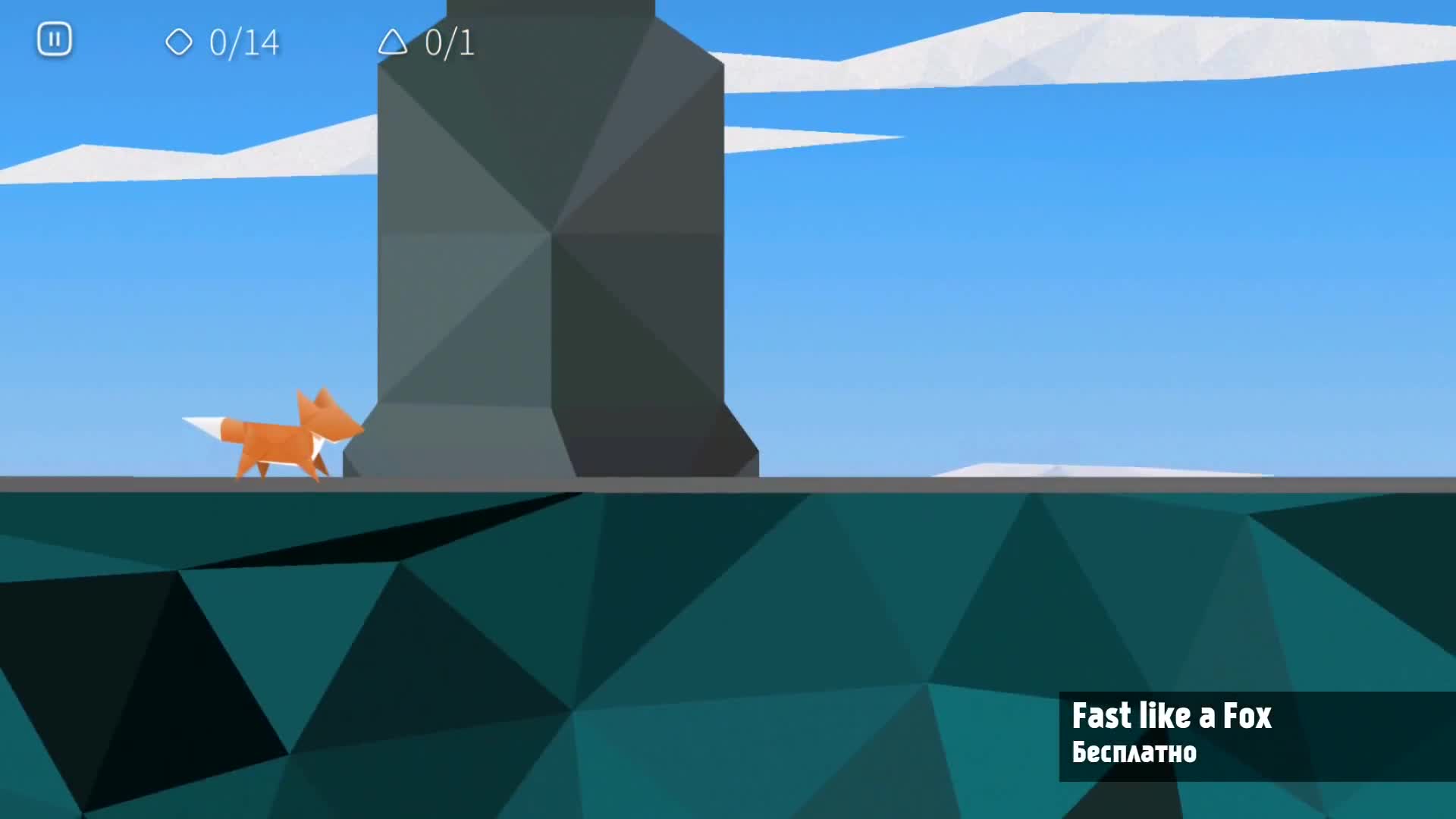This screenshot has width=1456, height=819.
Task: Expand the triangle progress readout 0/1
Action: click(447, 45)
